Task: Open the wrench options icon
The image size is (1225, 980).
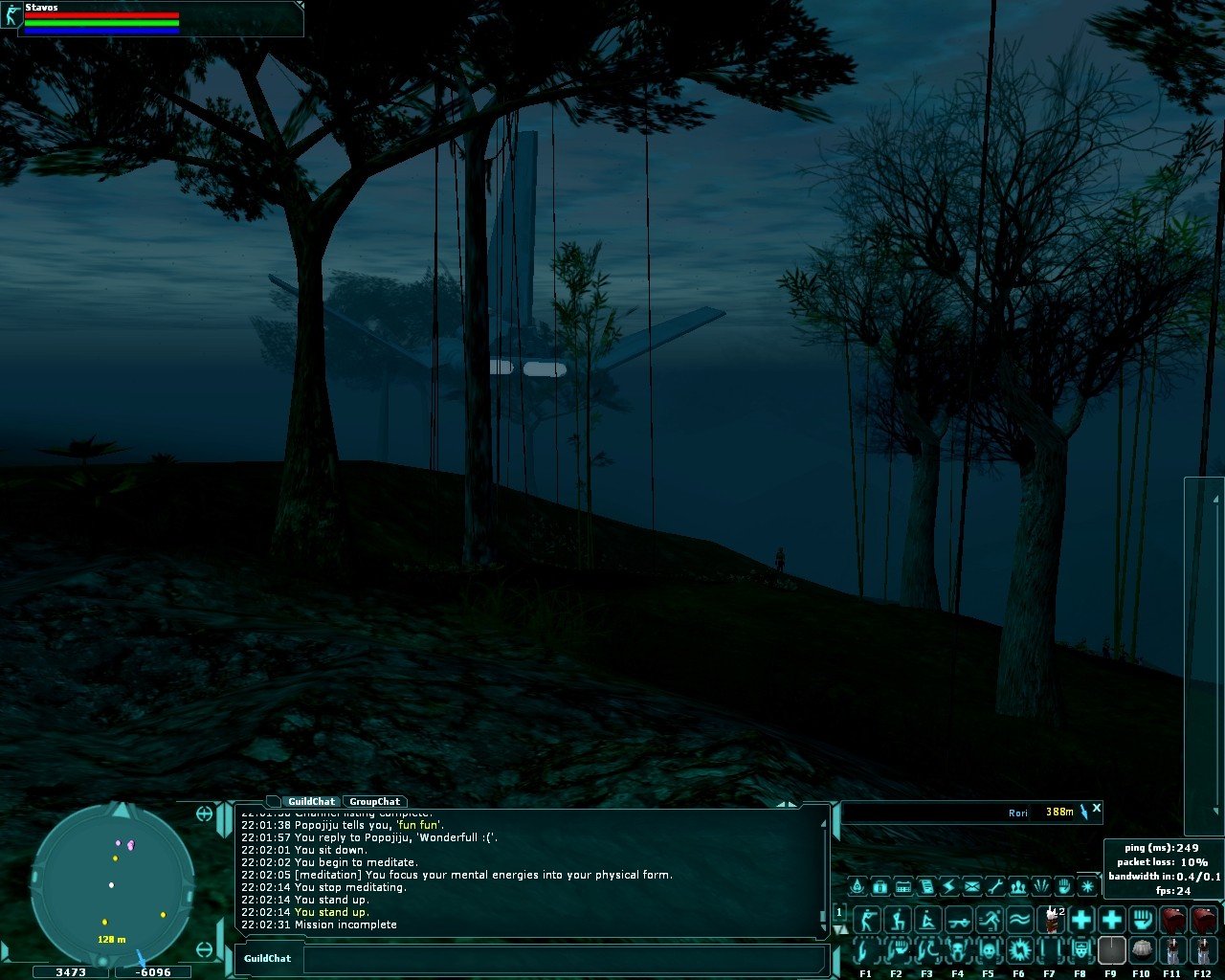Action: (995, 886)
